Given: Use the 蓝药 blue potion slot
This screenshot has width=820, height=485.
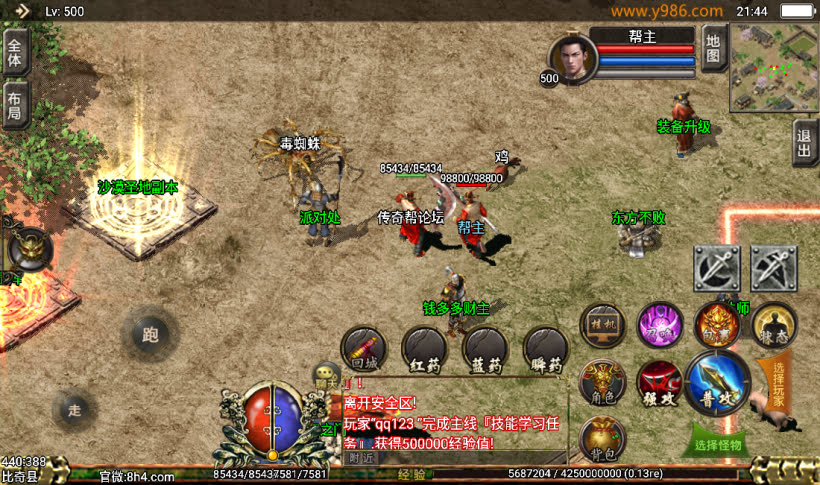Looking at the screenshot, I should point(485,350).
